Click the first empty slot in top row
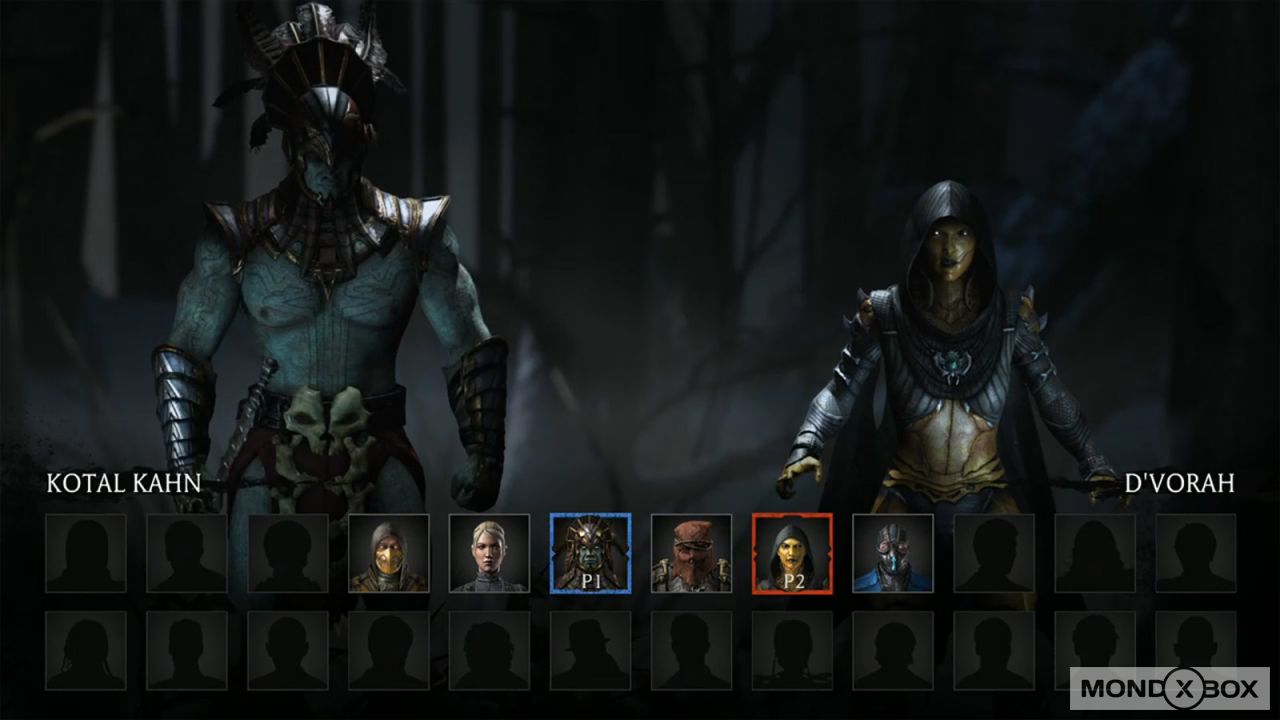The width and height of the screenshot is (1280, 720). (x=85, y=550)
